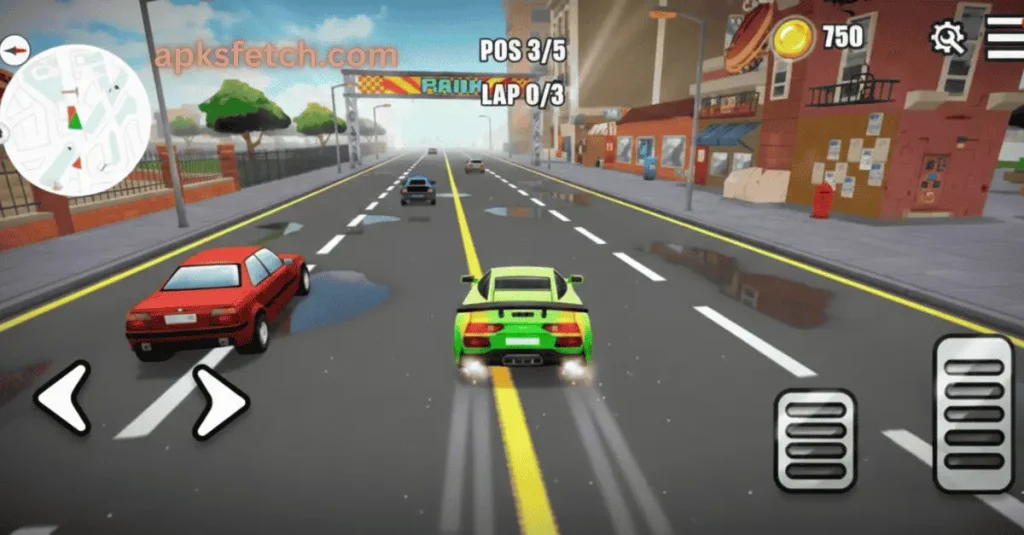Steer right with the right arrow
This screenshot has width=1024, height=535.
(x=219, y=401)
